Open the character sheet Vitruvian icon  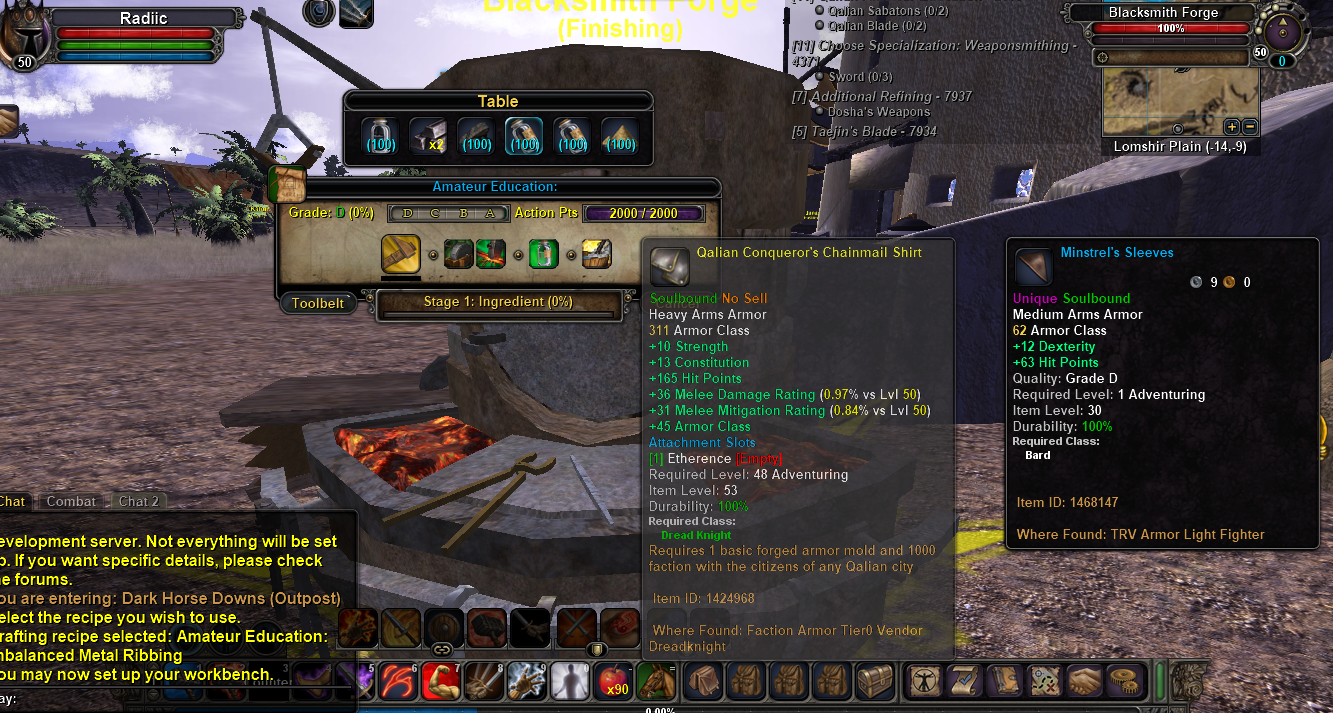[924, 681]
